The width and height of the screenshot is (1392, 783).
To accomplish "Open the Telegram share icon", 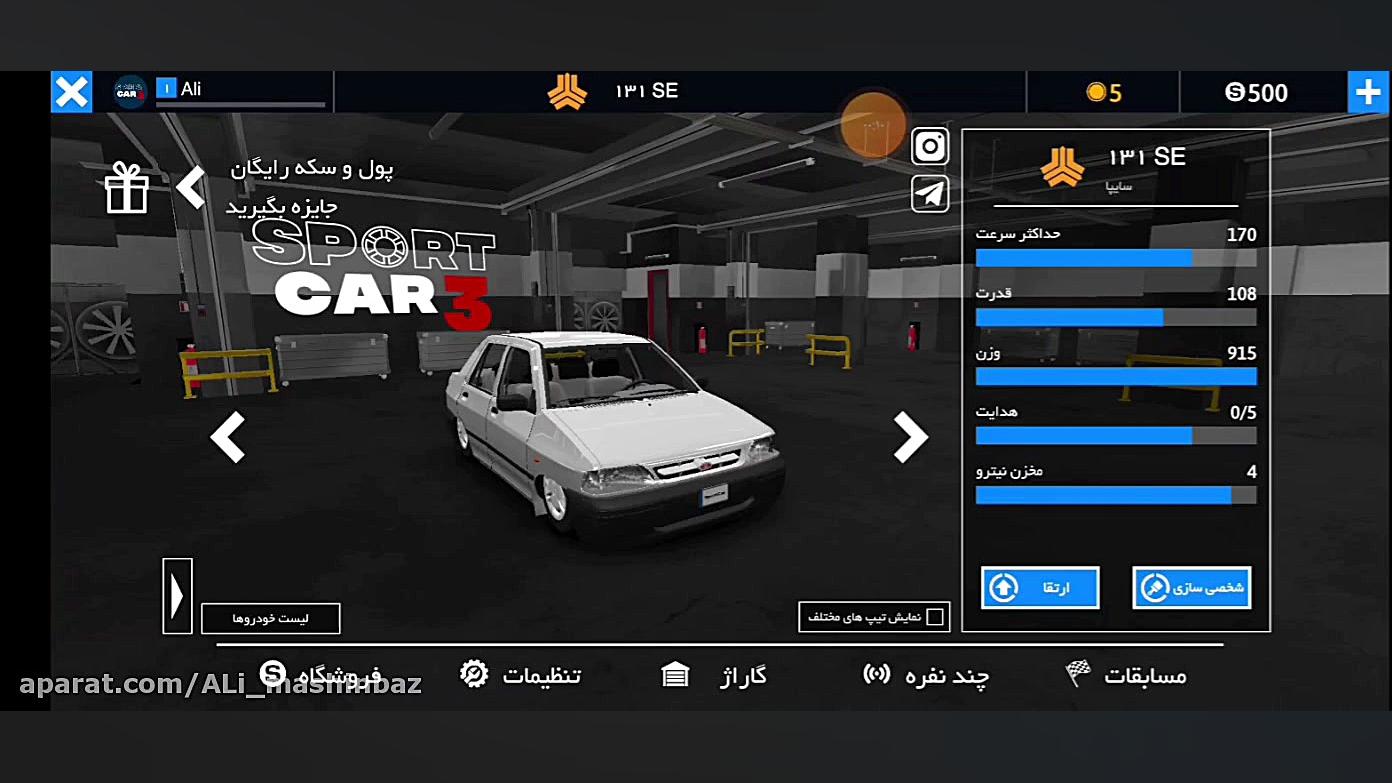I will (x=929, y=192).
